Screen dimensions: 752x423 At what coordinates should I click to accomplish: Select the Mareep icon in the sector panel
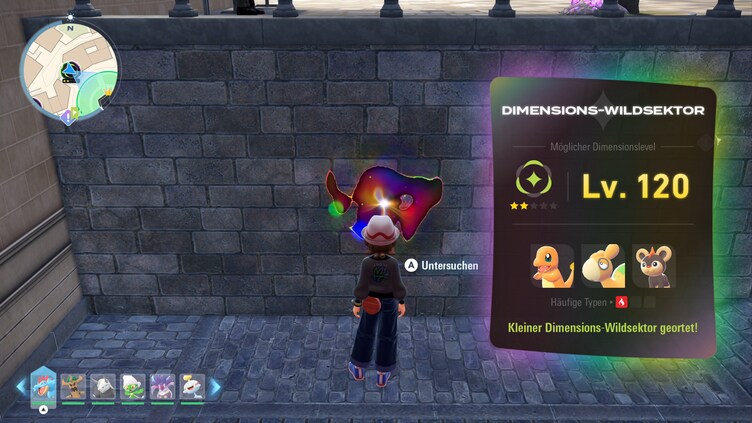(x=603, y=265)
